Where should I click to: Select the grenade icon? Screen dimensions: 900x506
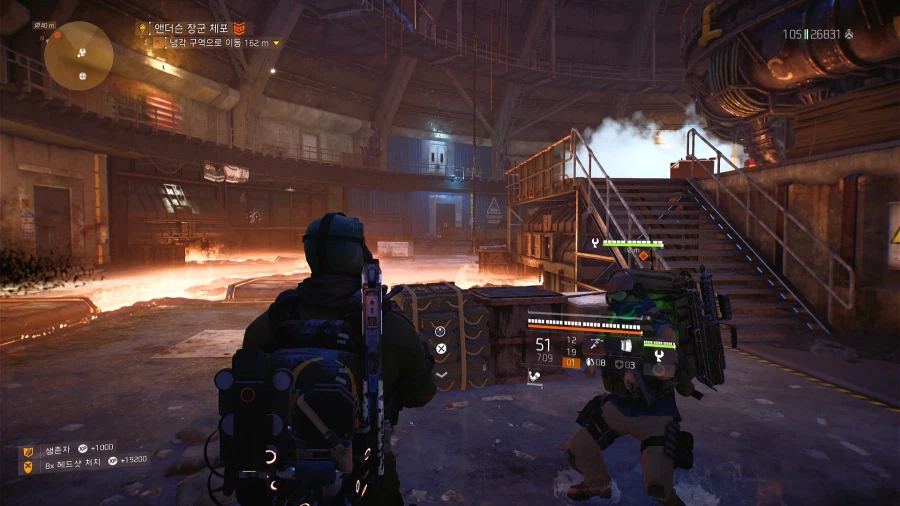(590, 363)
